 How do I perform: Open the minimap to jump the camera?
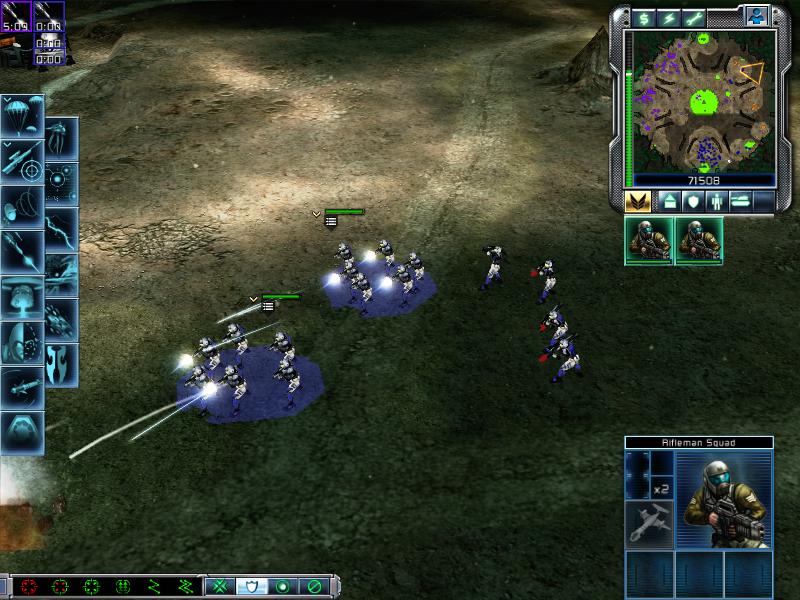click(700, 100)
